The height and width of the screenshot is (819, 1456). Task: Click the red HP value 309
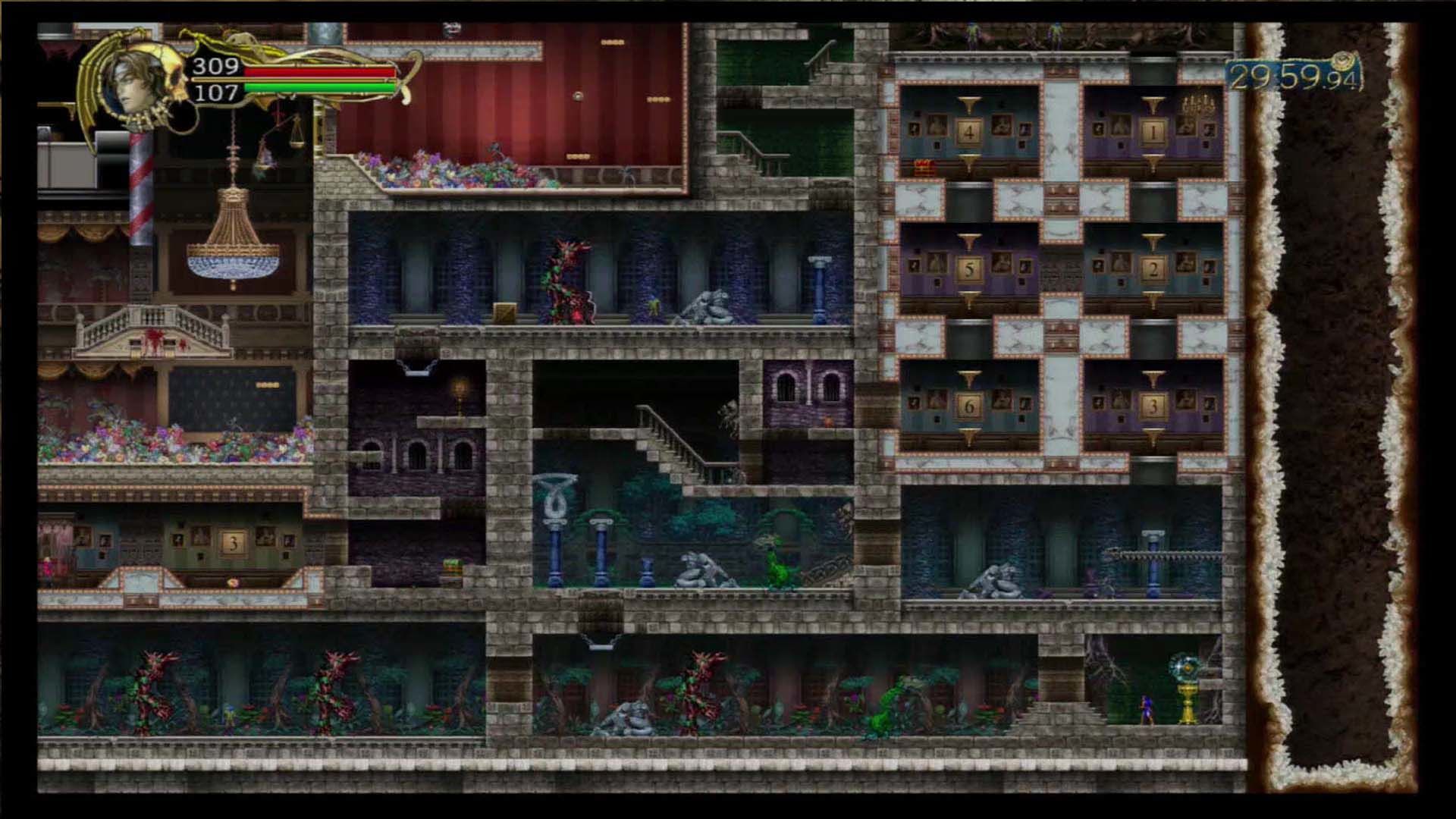click(215, 67)
